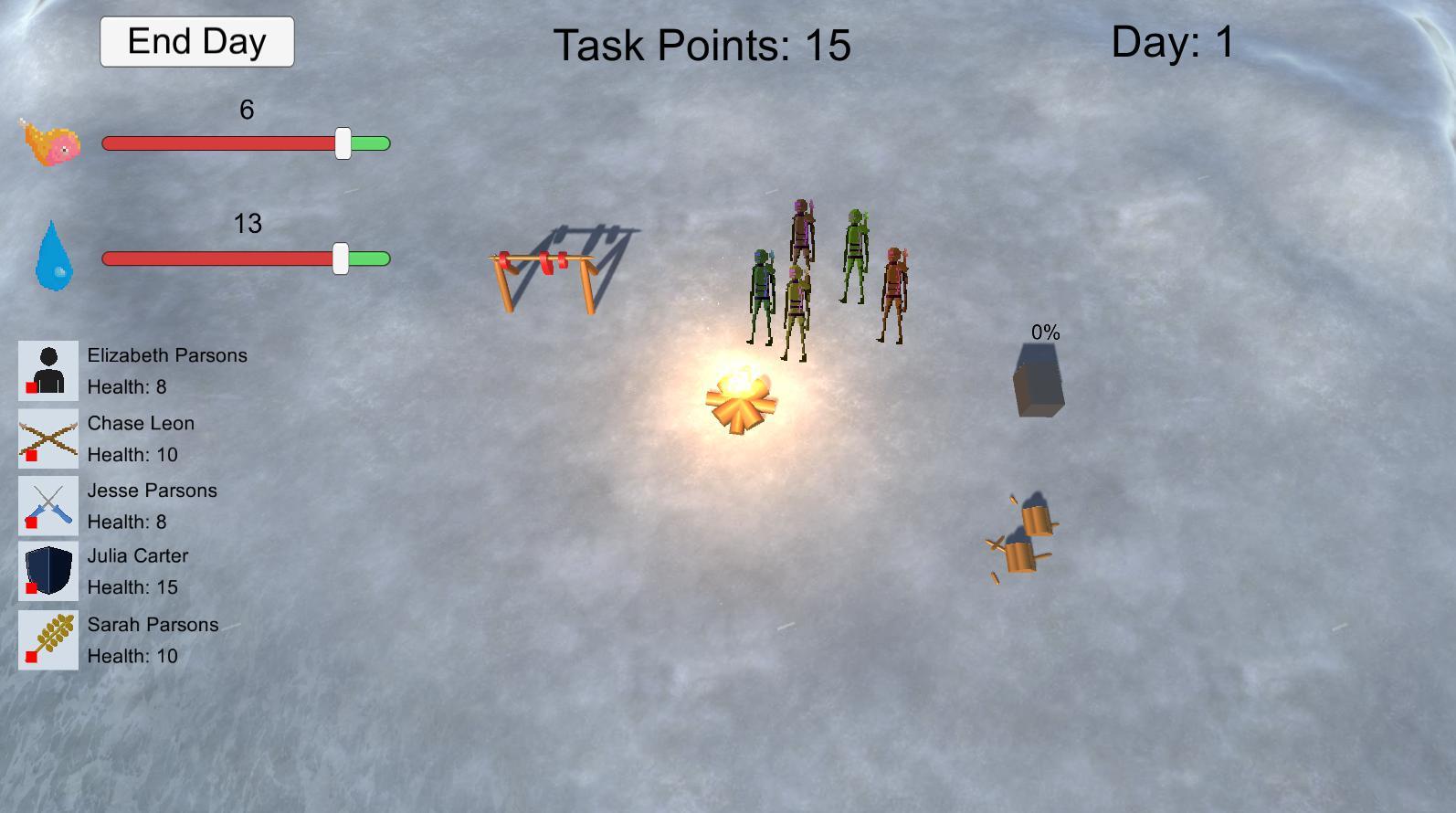
Task: Click the Task Points counter text
Action: 702,46
